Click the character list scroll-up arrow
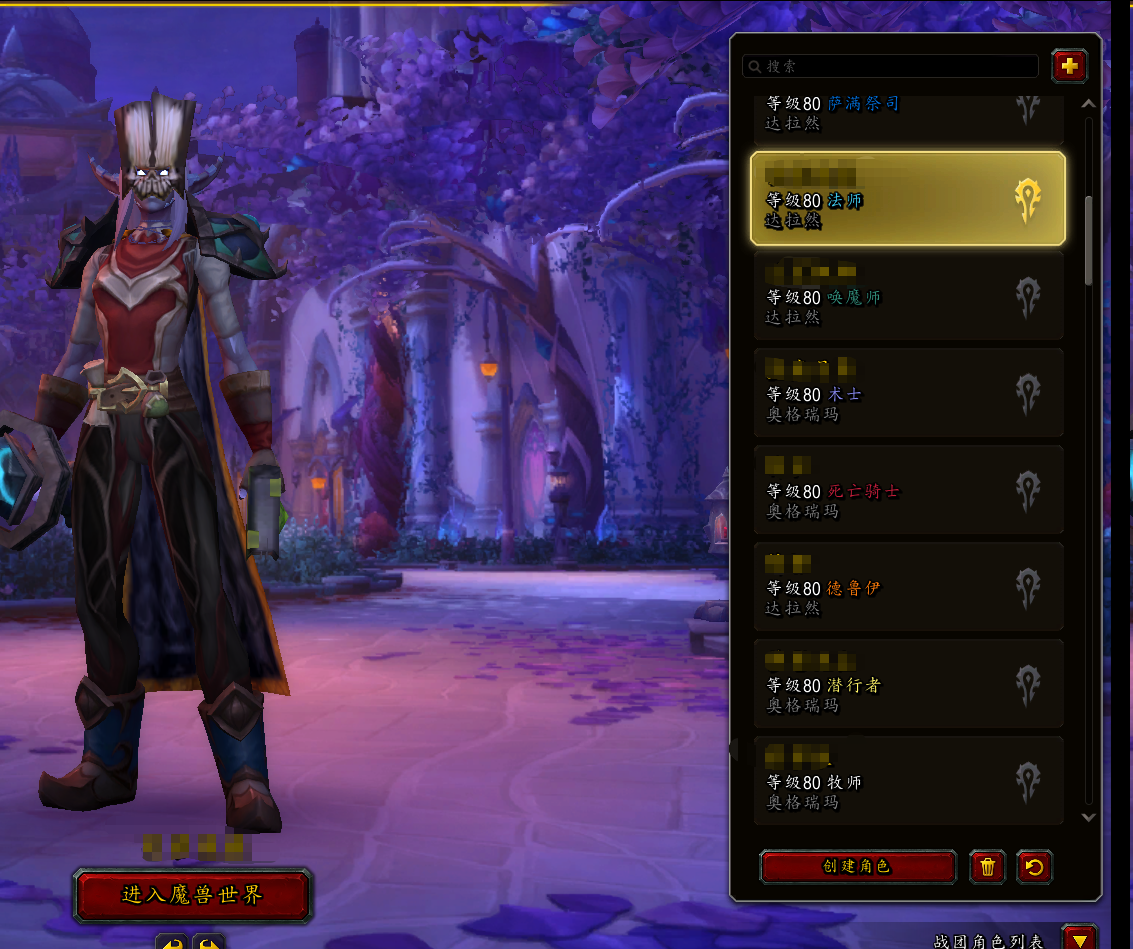 [1089, 104]
